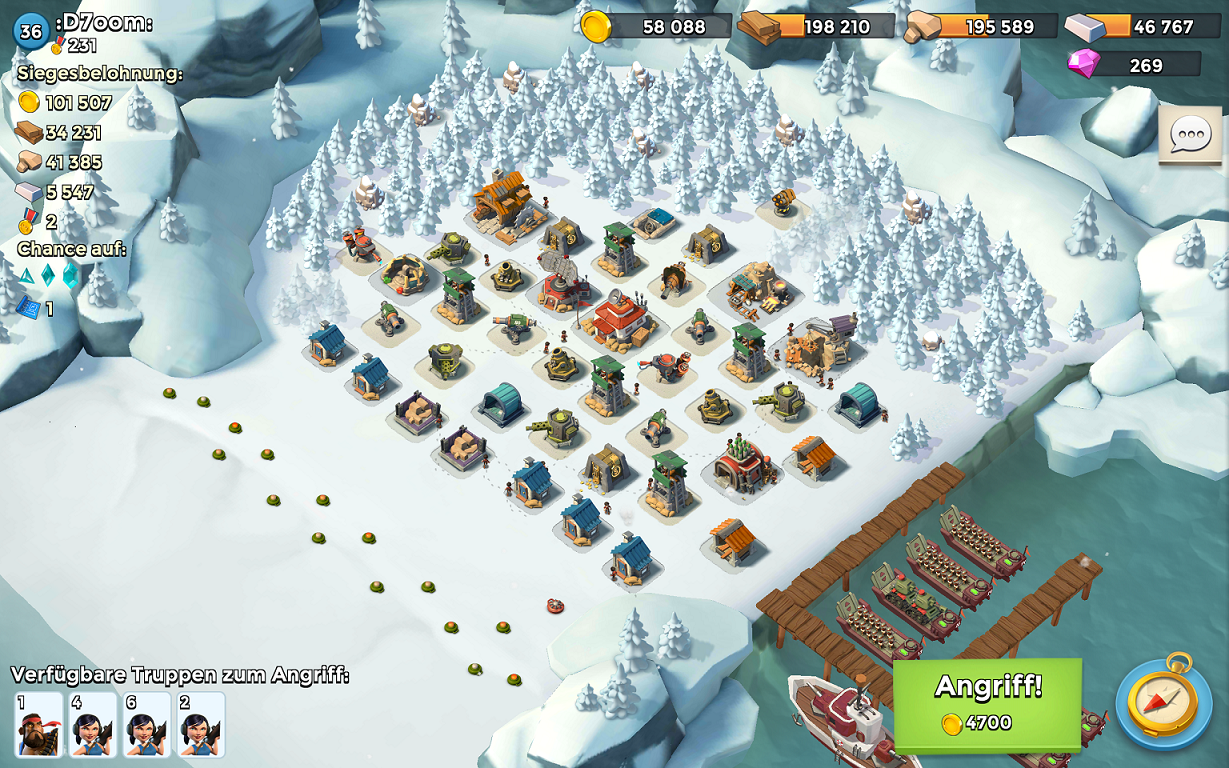Start the attack with the Angriff! button
This screenshot has height=768, width=1229.
[x=987, y=703]
